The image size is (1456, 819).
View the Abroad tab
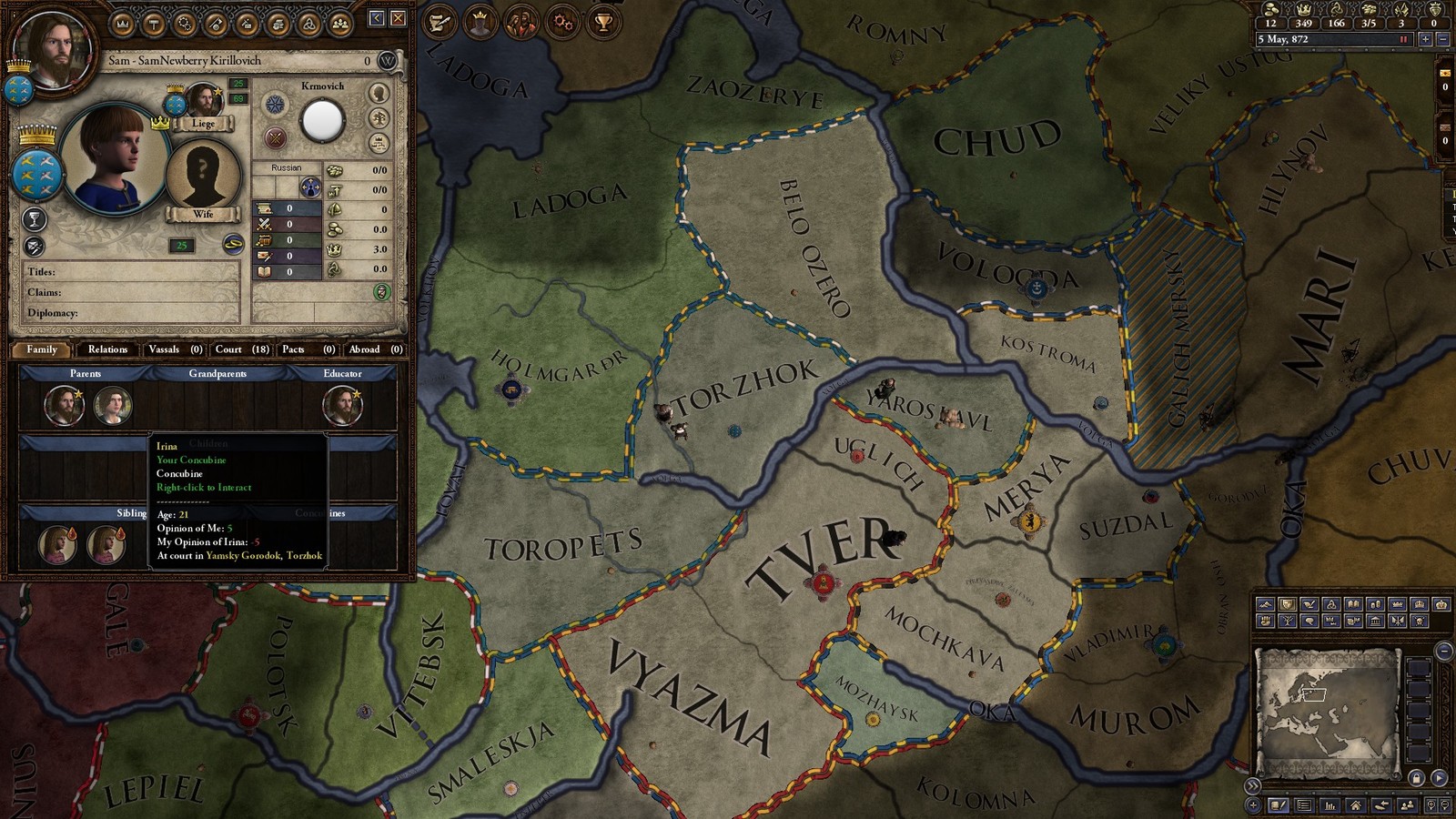coord(375,349)
